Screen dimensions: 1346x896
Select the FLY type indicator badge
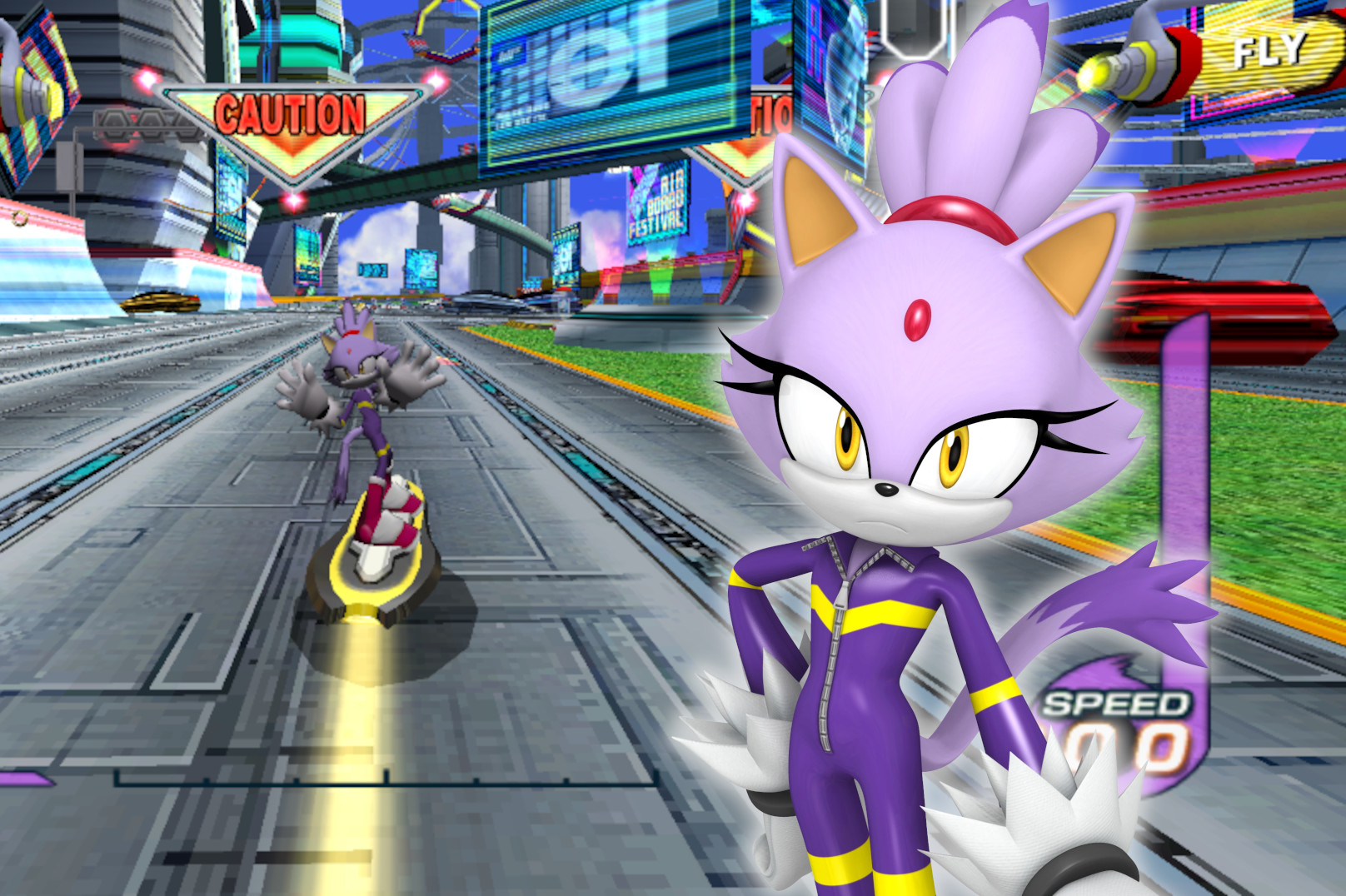click(1268, 50)
